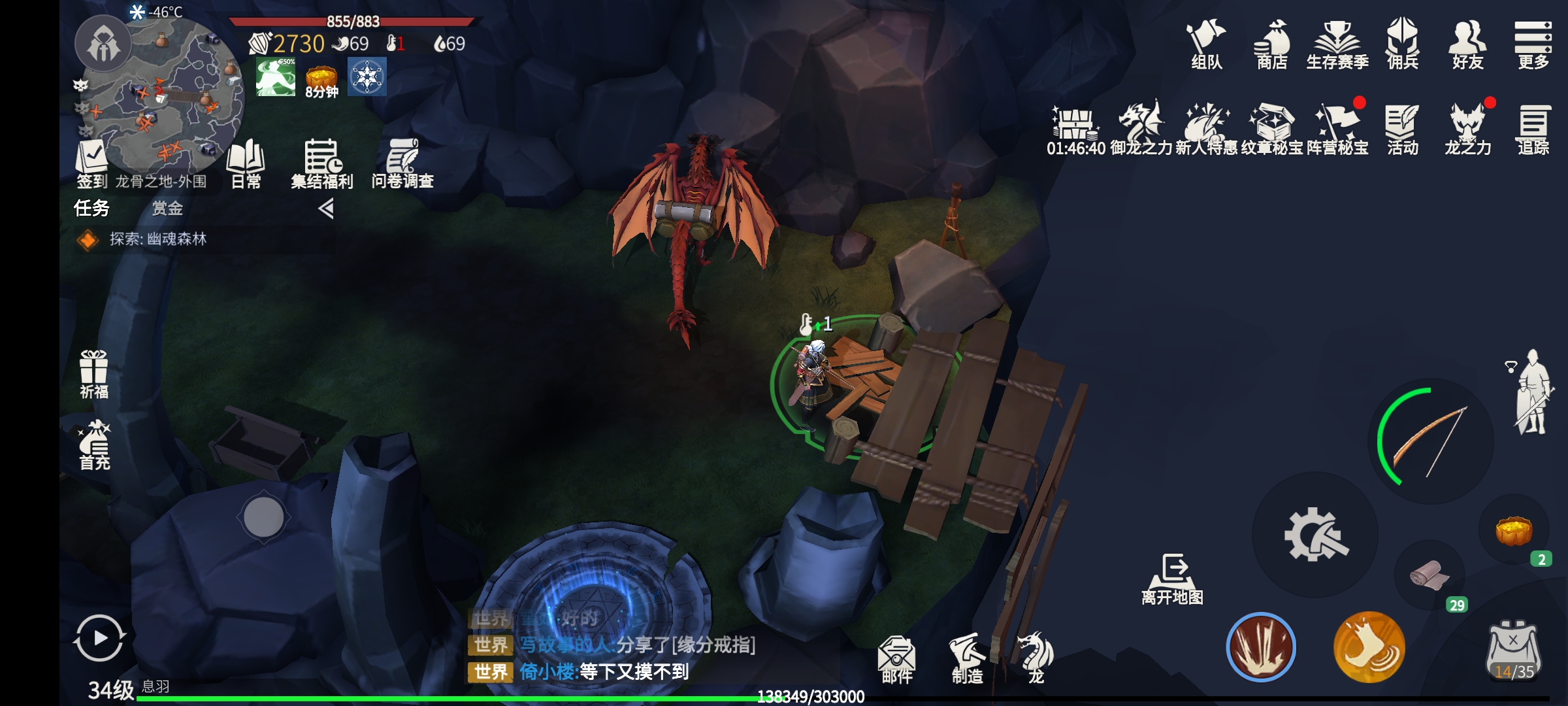Screen dimensions: 1568x706
Task: Open the 追踪 tracking list
Action: 1533,129
